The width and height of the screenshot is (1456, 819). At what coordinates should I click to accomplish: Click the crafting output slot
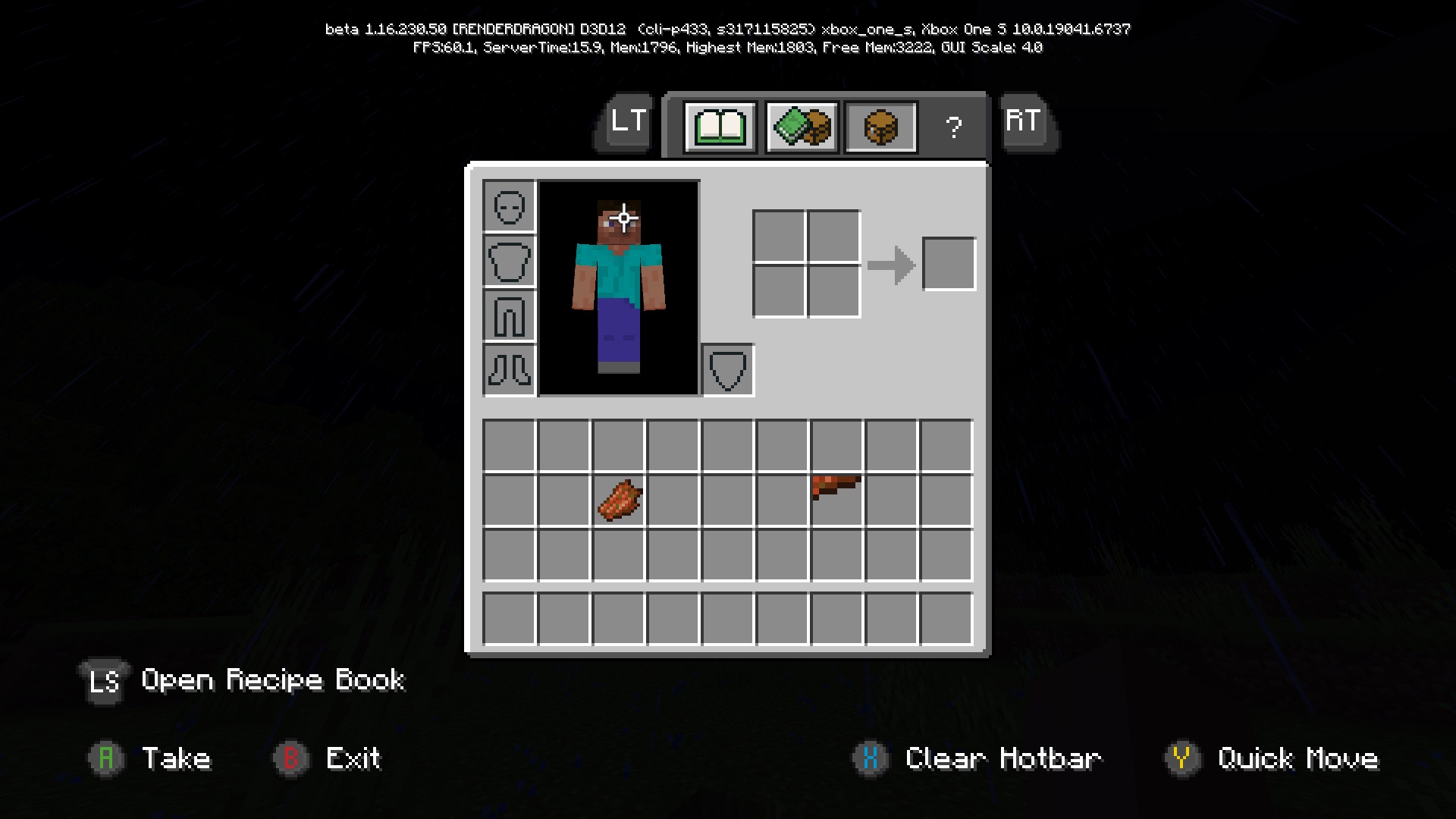tap(949, 264)
